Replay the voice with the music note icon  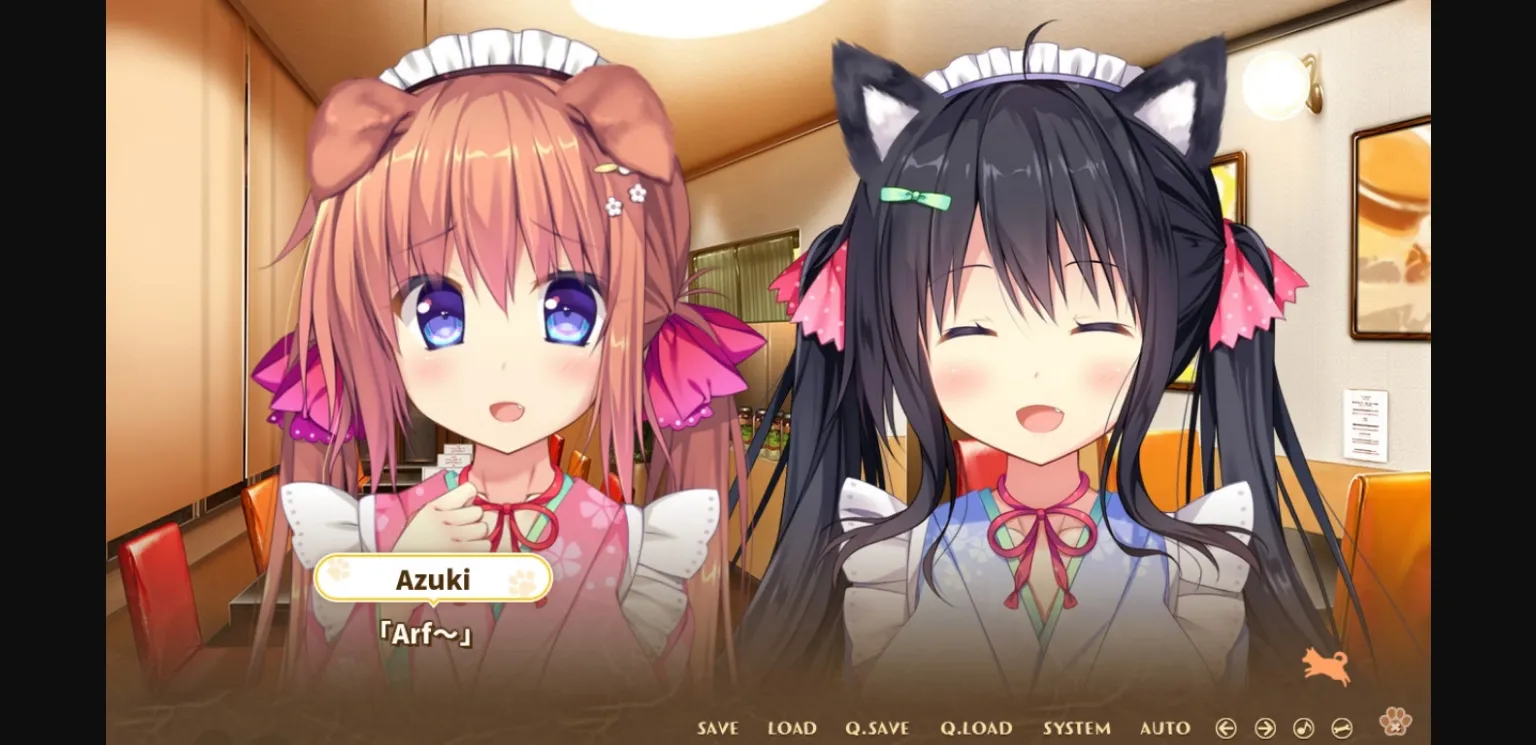pos(1303,727)
